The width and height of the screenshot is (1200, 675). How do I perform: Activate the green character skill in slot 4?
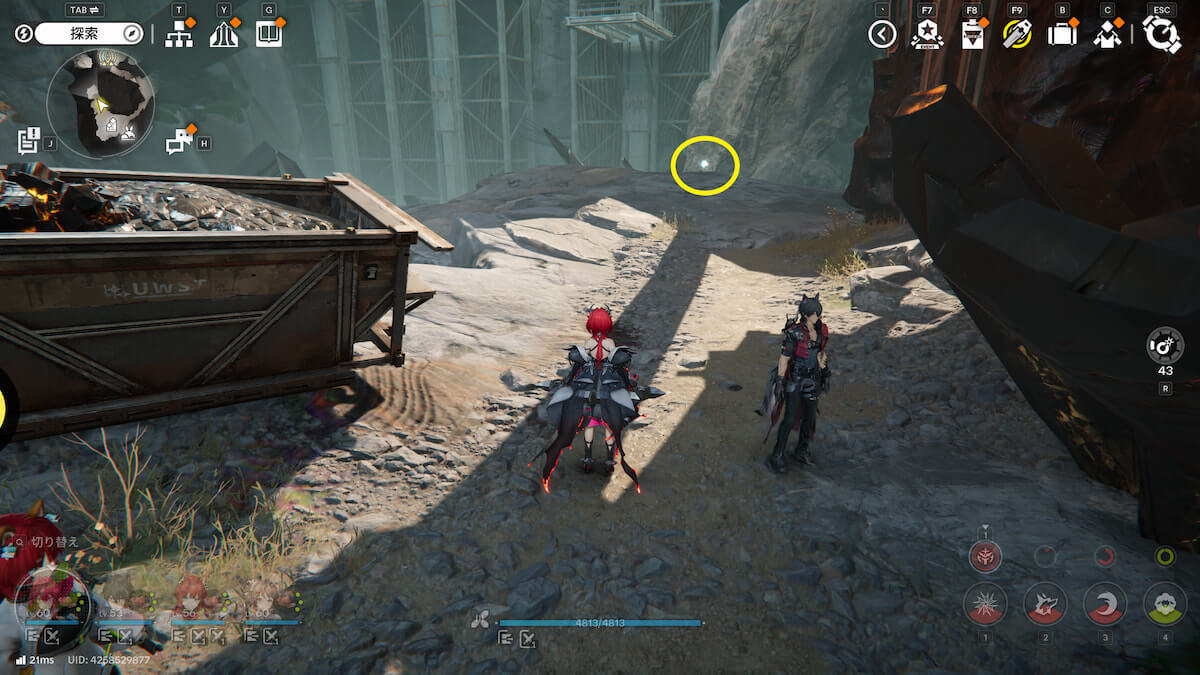1164,604
